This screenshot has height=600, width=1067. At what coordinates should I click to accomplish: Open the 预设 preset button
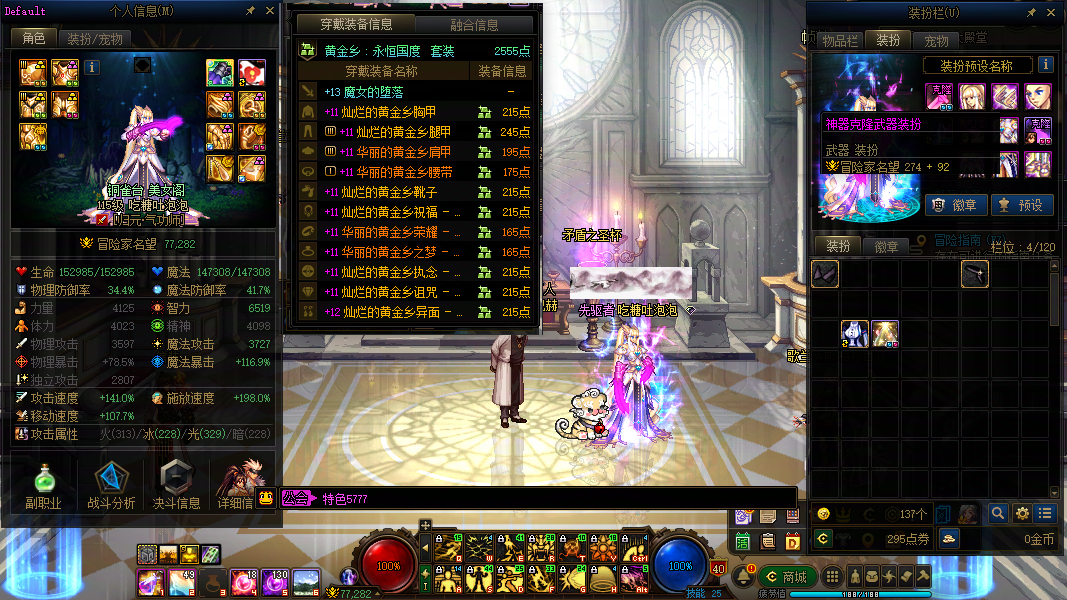coord(1021,205)
